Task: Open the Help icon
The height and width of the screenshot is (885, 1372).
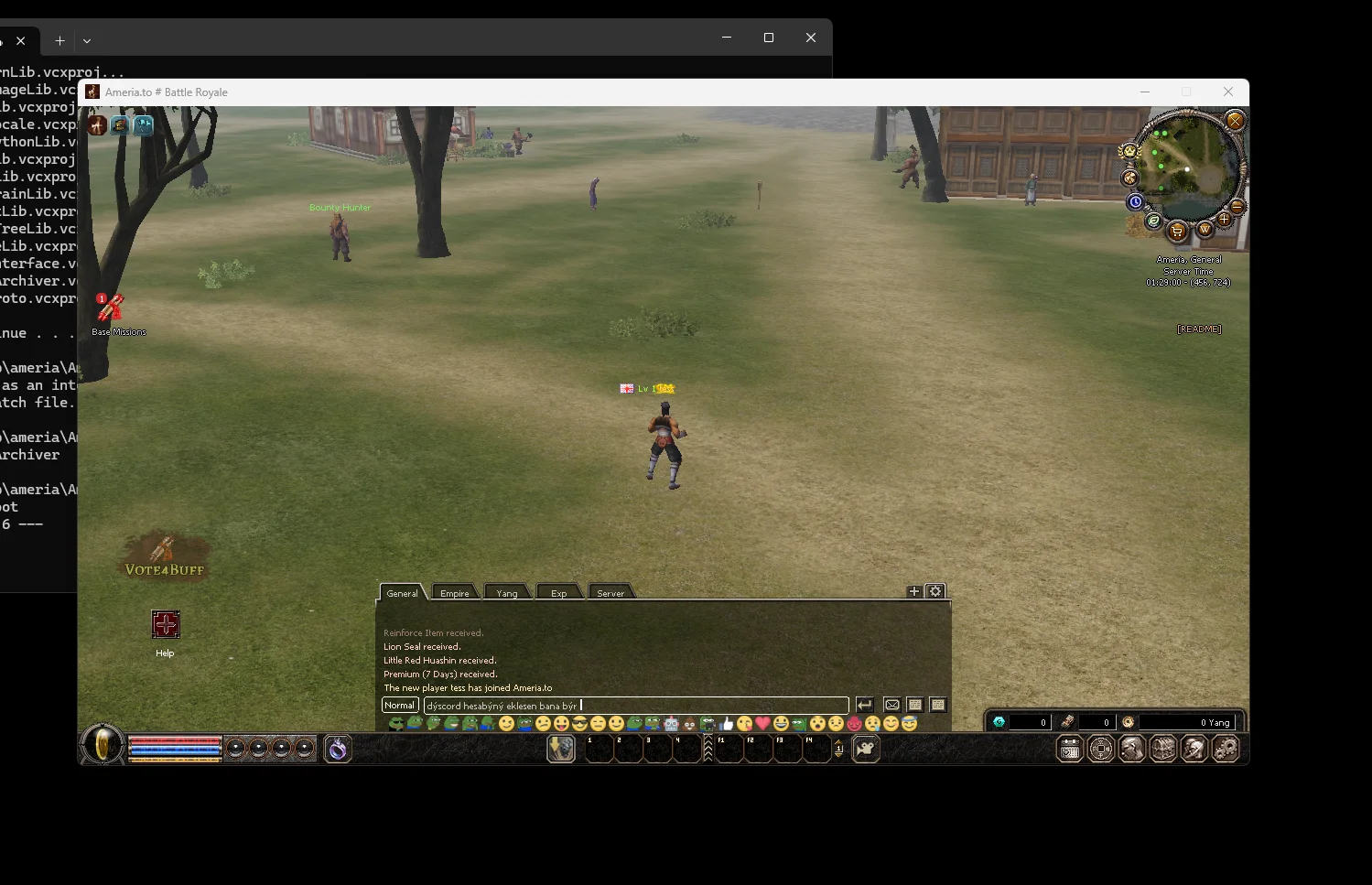Action: coord(166,625)
